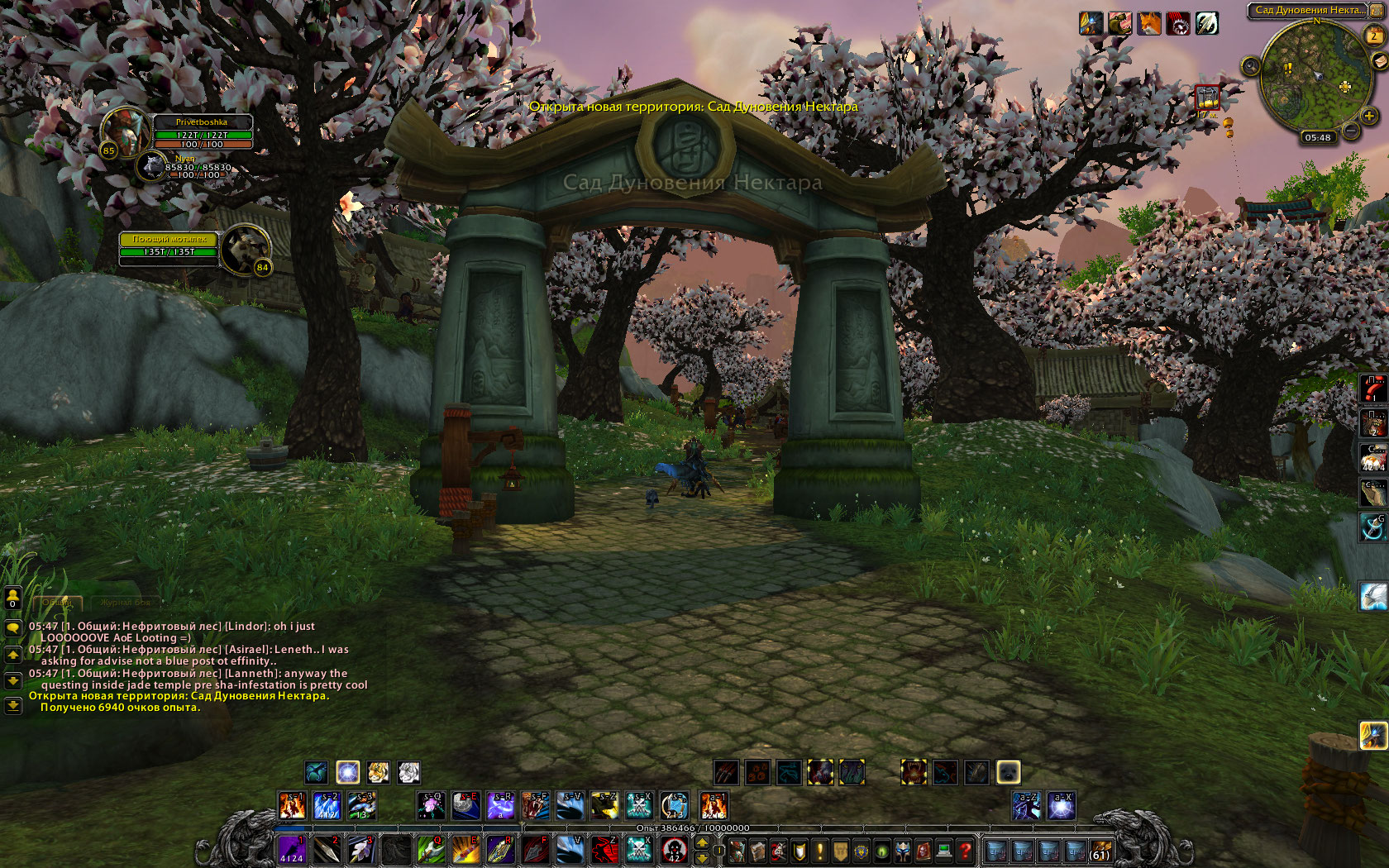Click the red-framed treasure cage icon
Image resolution: width=1389 pixels, height=868 pixels.
click(1208, 98)
